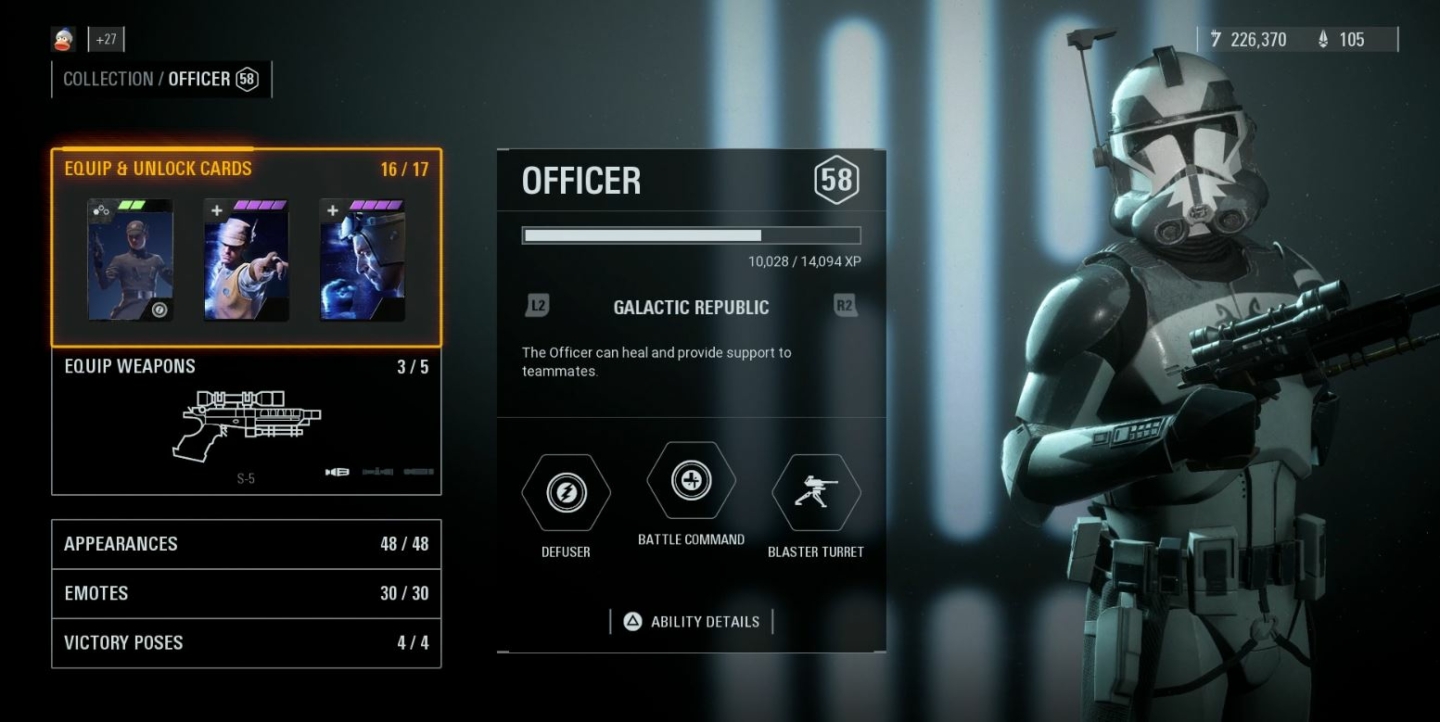1440x722 pixels.
Task: Open the Victory Poses row
Action: point(245,642)
